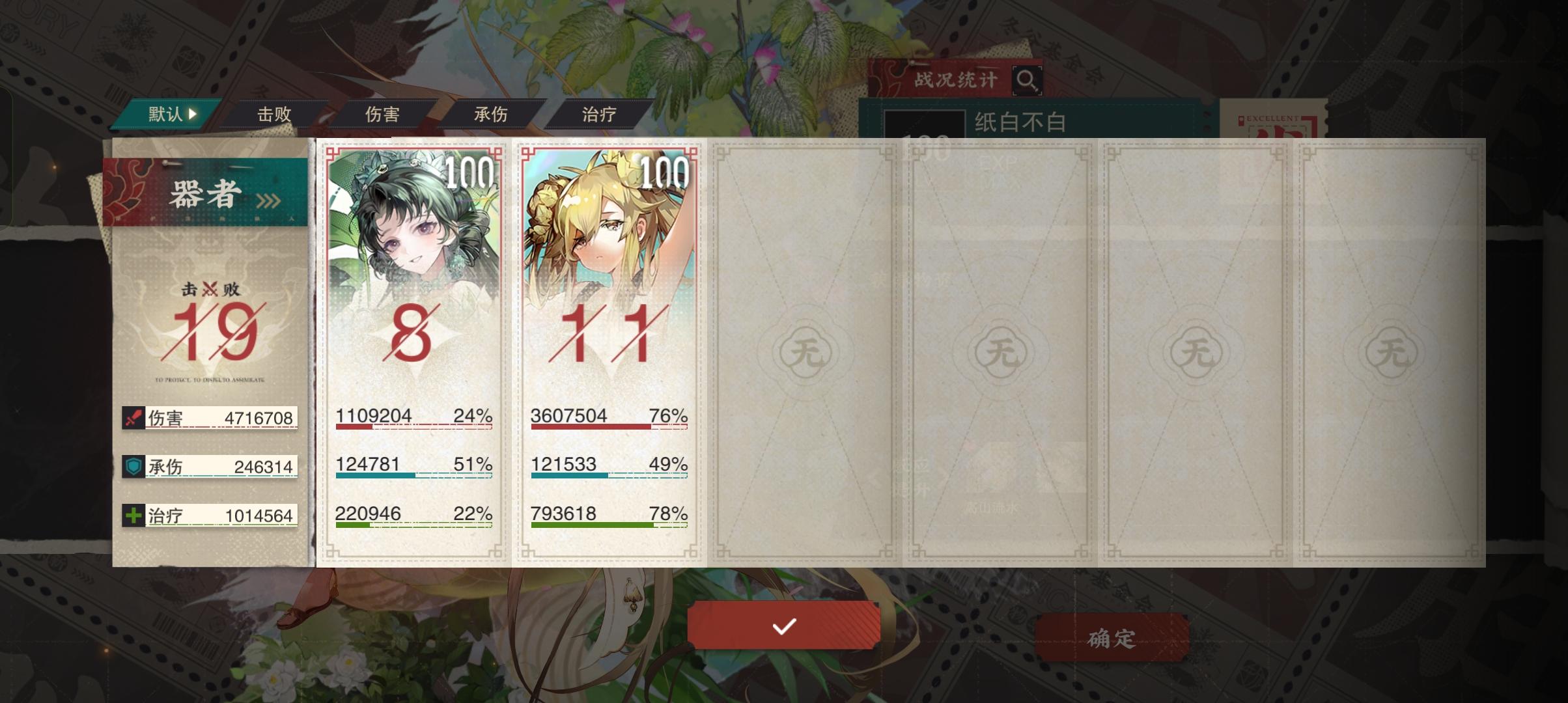This screenshot has width=1568, height=703.
Task: Switch to the 承伤 tab
Action: click(490, 114)
